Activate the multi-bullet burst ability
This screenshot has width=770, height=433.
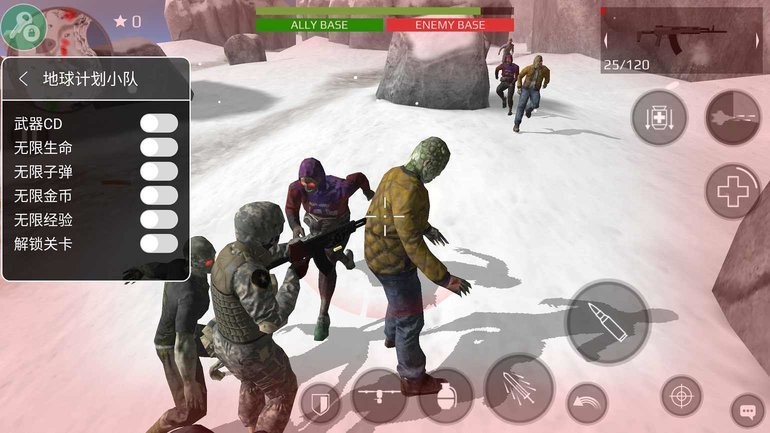[x=519, y=389]
